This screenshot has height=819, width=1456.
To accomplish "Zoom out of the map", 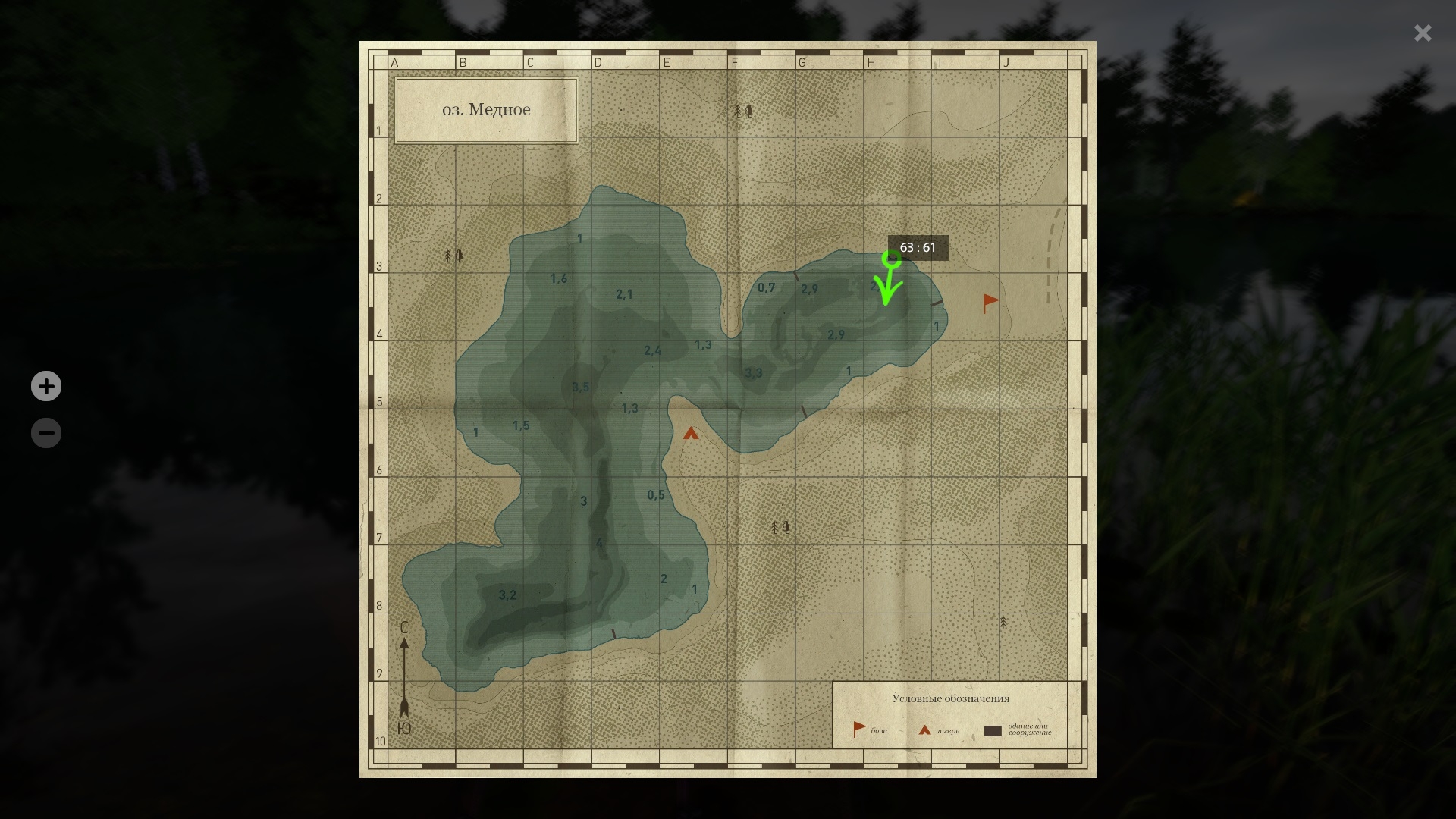I will (x=46, y=433).
